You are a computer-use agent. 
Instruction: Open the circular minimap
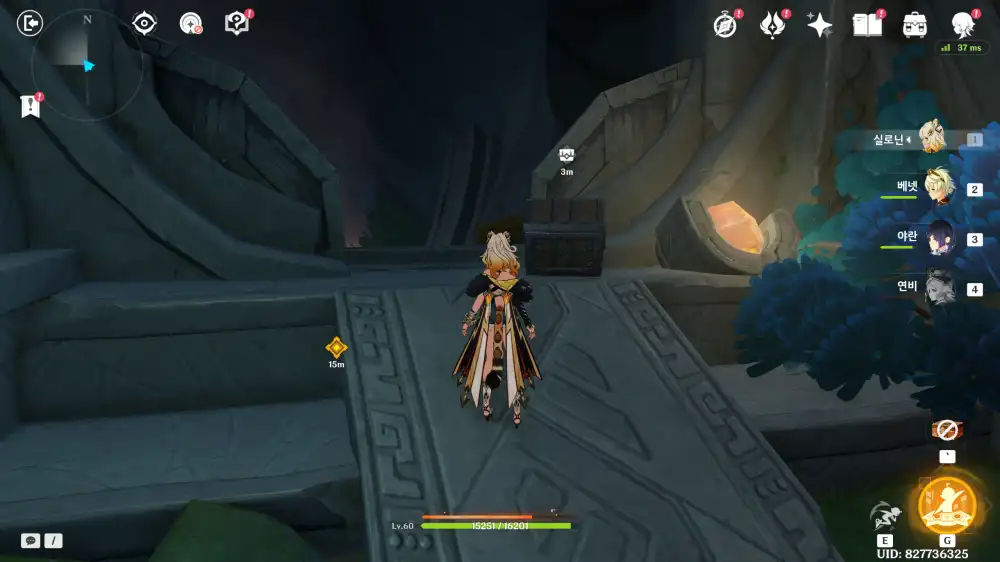coord(87,66)
